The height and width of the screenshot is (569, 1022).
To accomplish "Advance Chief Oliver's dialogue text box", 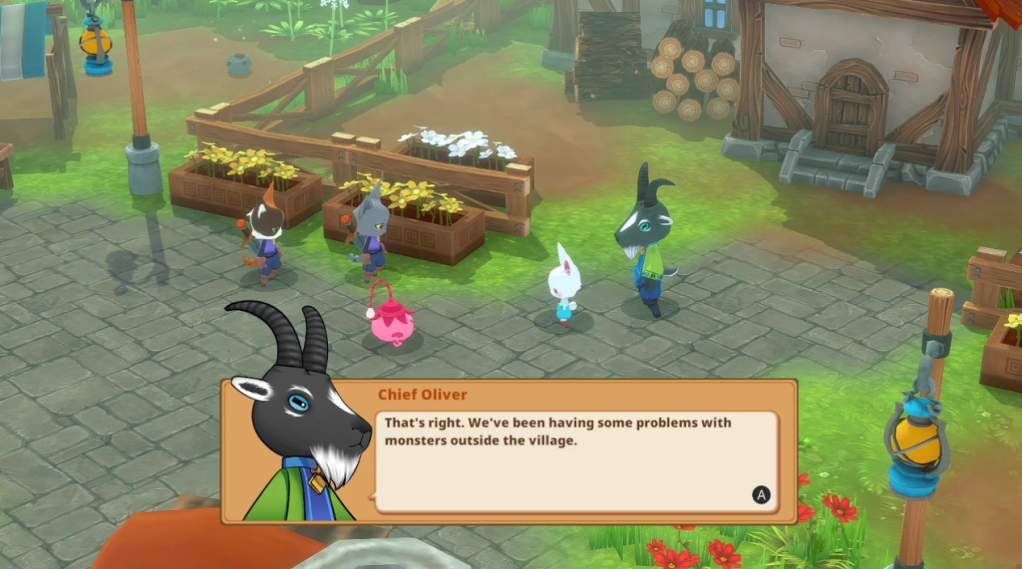I will (x=761, y=494).
